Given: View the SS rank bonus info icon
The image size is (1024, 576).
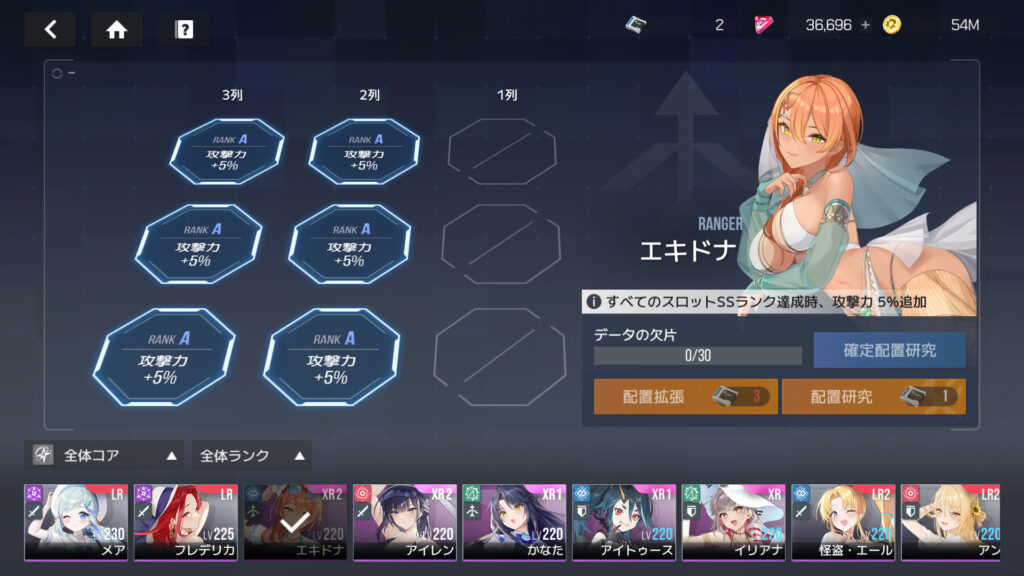Looking at the screenshot, I should click(x=593, y=301).
